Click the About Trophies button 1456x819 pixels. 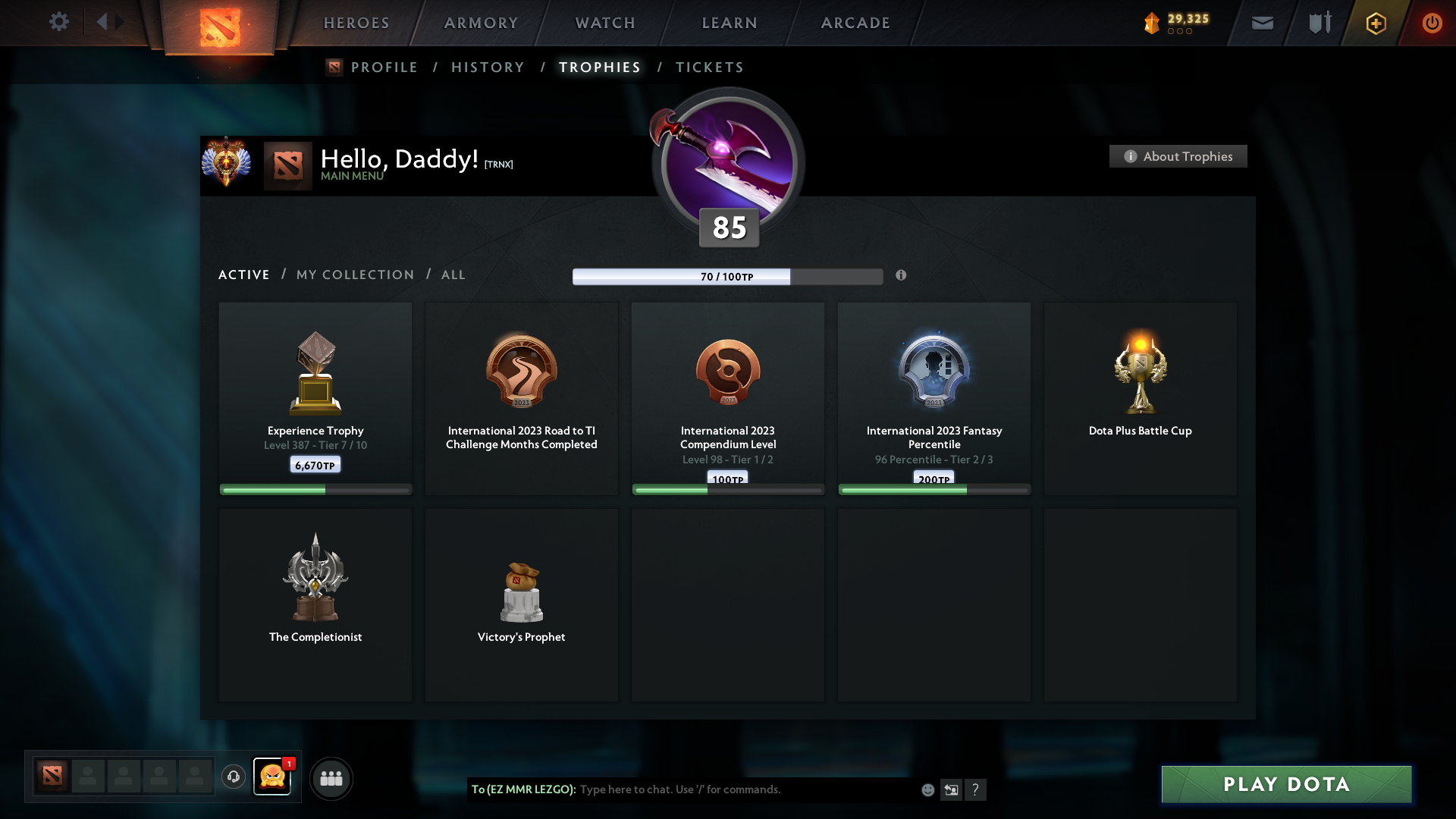click(1178, 156)
